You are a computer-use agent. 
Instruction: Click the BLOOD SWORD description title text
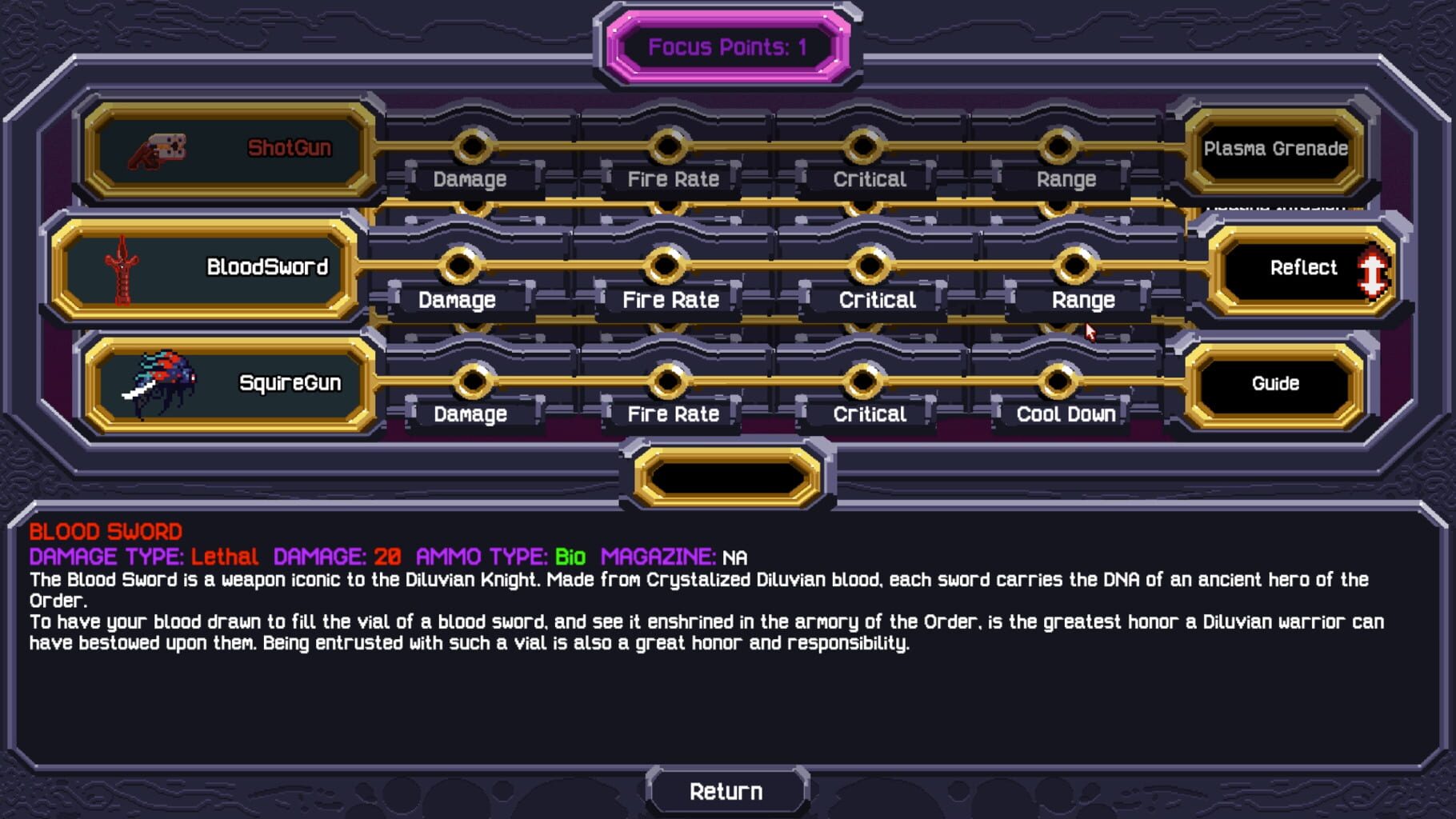(106, 532)
